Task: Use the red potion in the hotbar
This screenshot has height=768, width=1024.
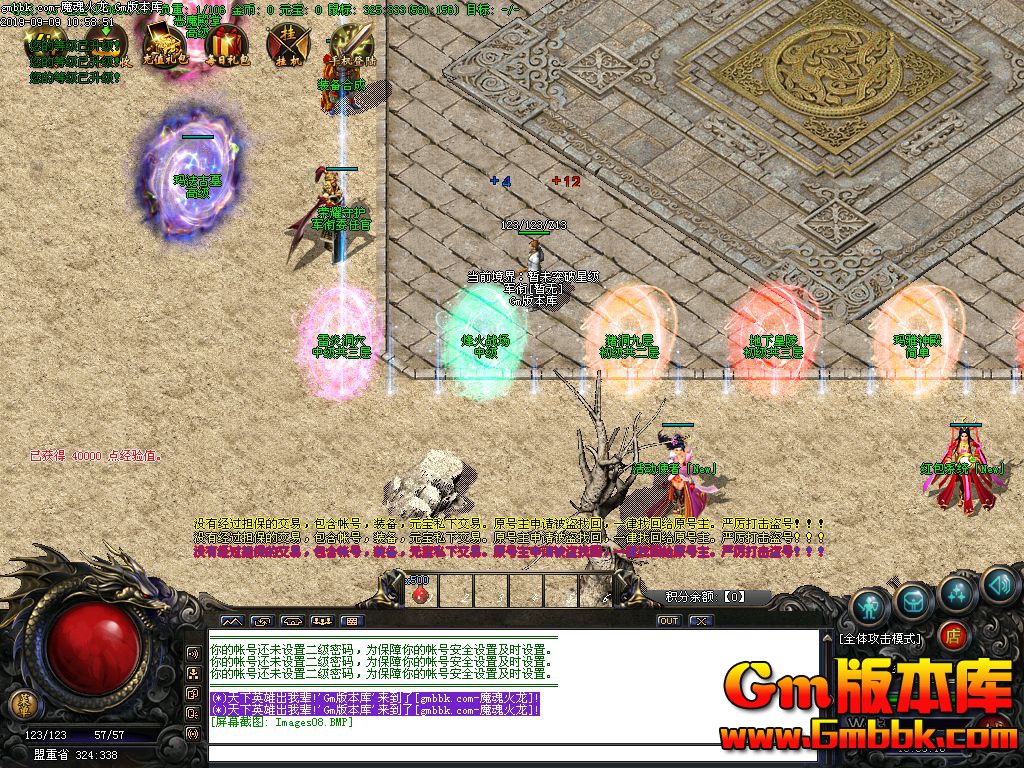Action: [420, 592]
